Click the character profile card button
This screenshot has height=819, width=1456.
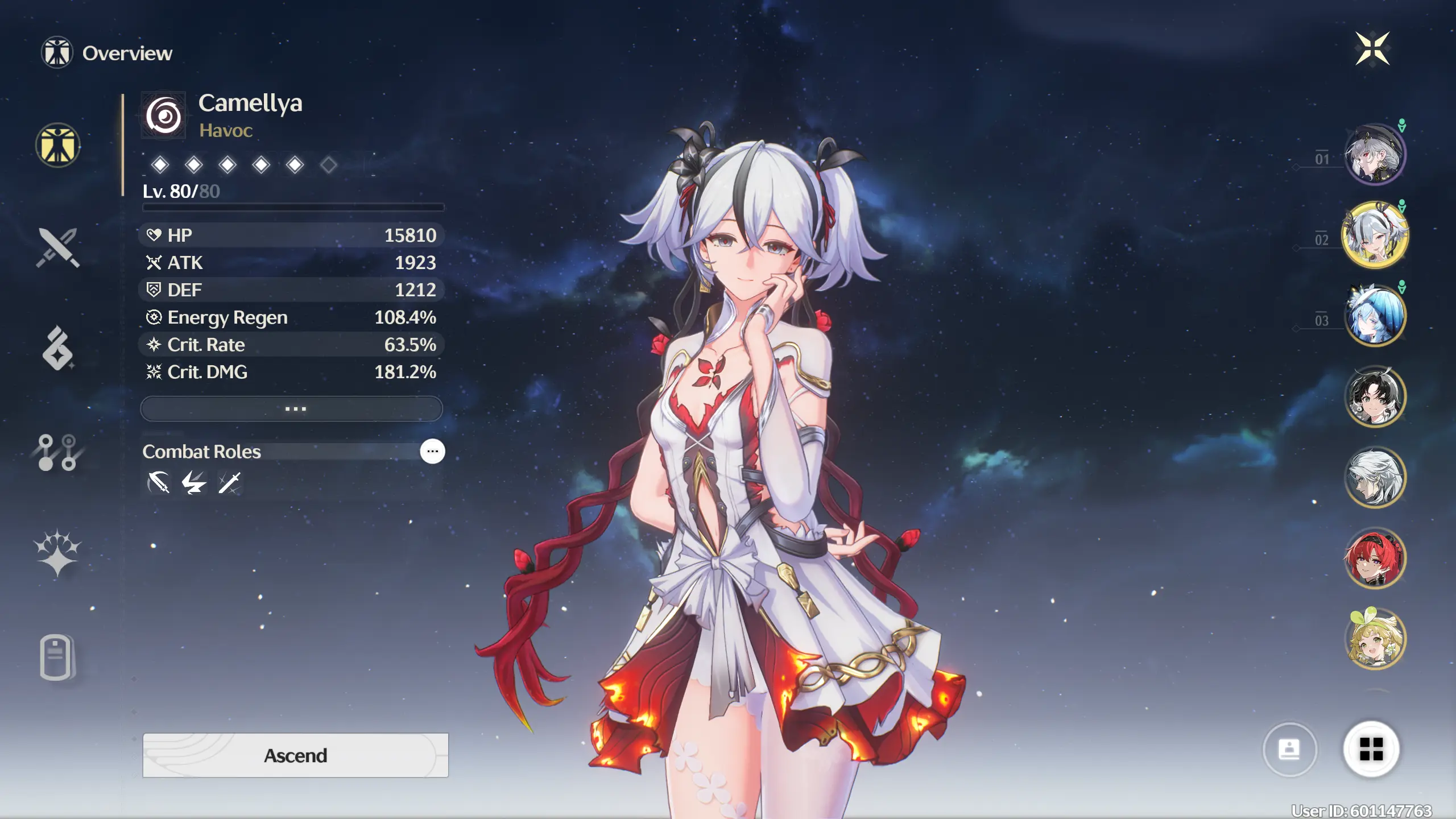click(1289, 749)
